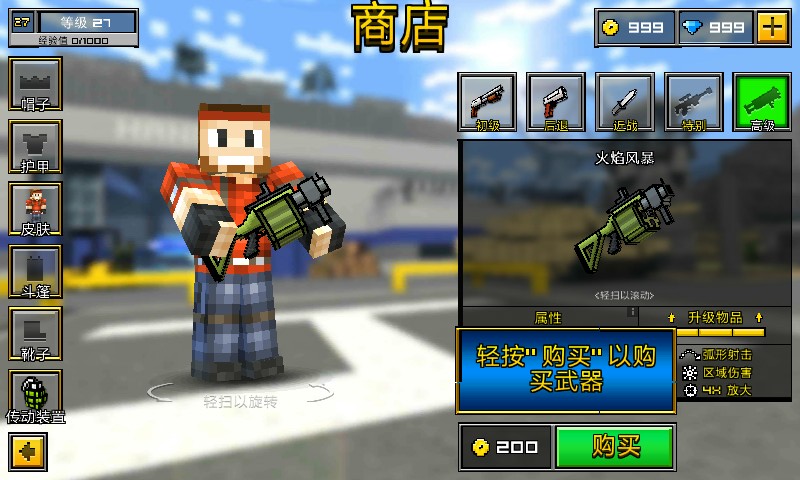Image resolution: width=800 pixels, height=480 pixels.
Task: Go back with the yellow arrow button
Action: coord(28,451)
